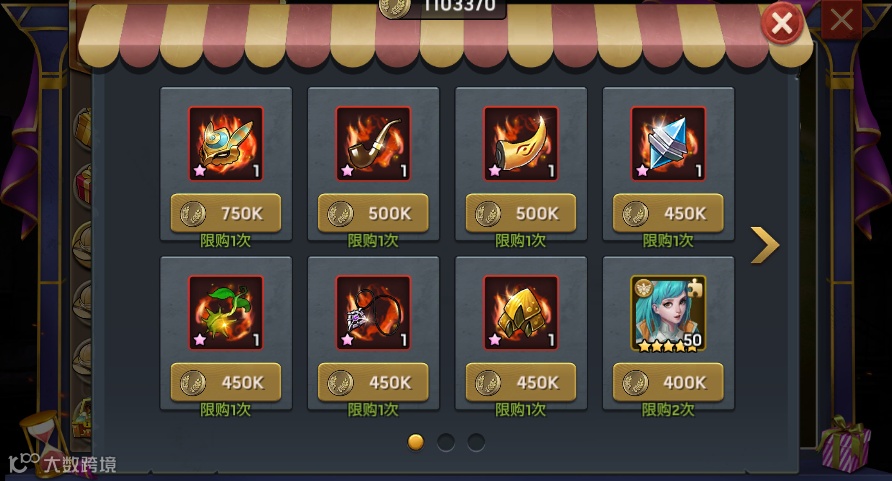
Task: Select the winged helmet item icon
Action: [x=226, y=144]
